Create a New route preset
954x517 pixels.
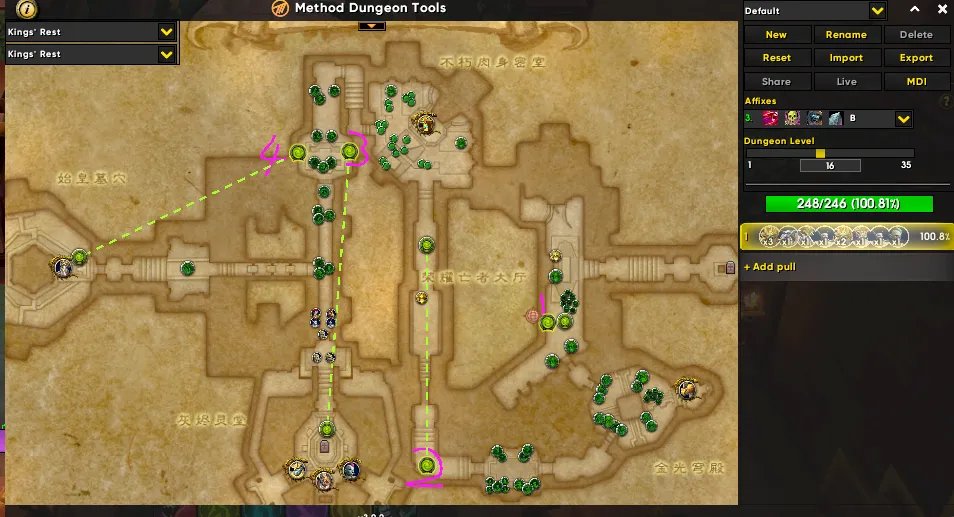click(x=775, y=34)
